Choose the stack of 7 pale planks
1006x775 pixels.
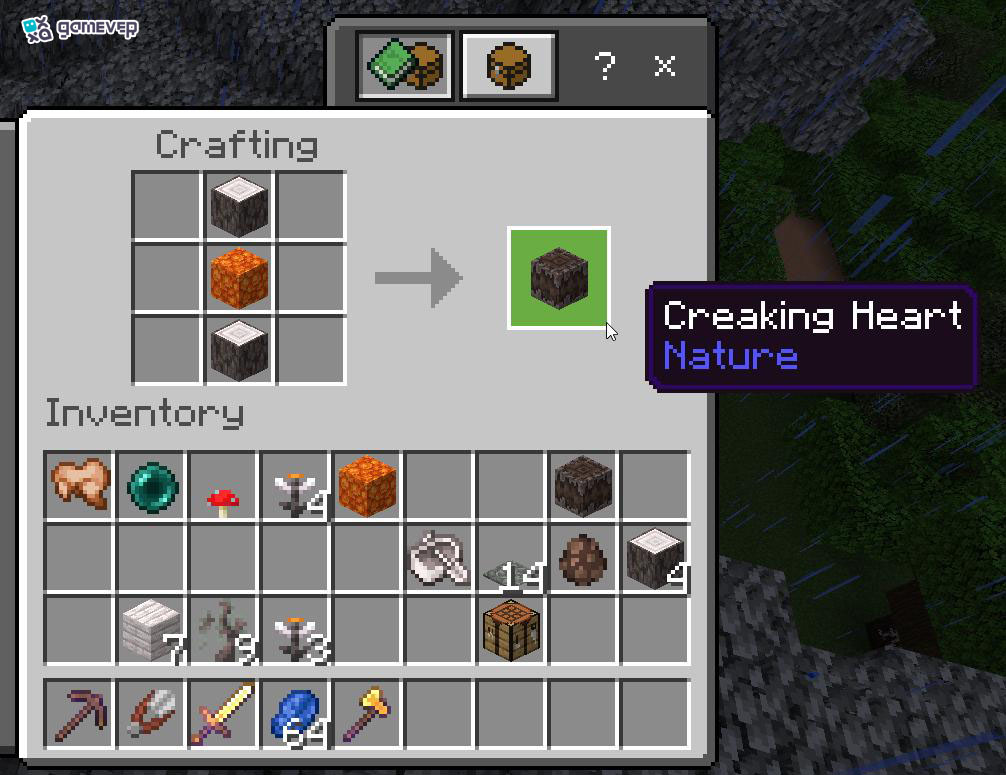click(152, 630)
